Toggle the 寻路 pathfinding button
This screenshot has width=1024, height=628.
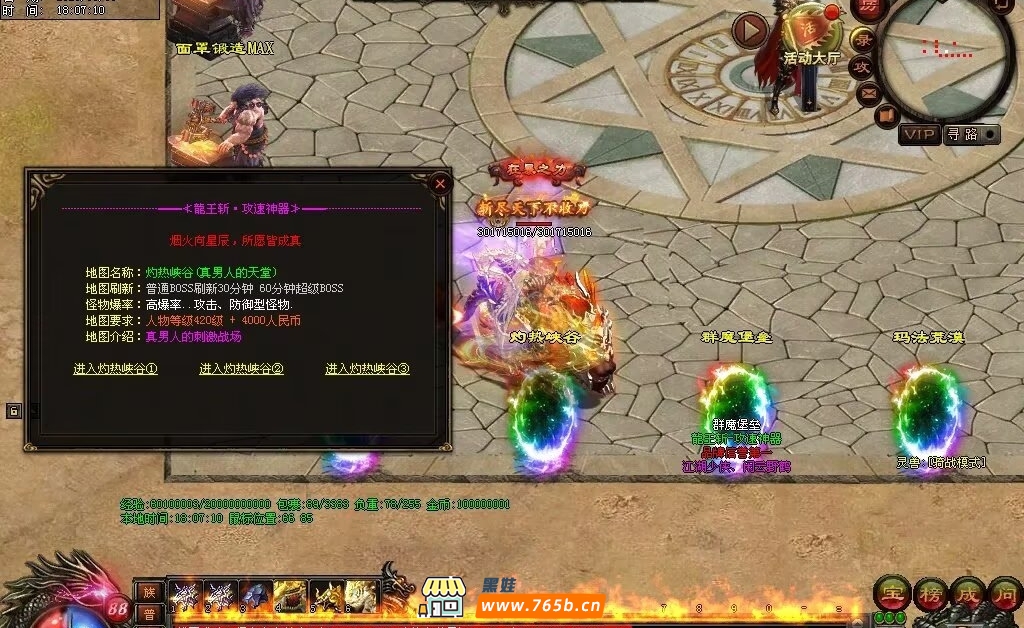pyautogui.click(x=971, y=134)
